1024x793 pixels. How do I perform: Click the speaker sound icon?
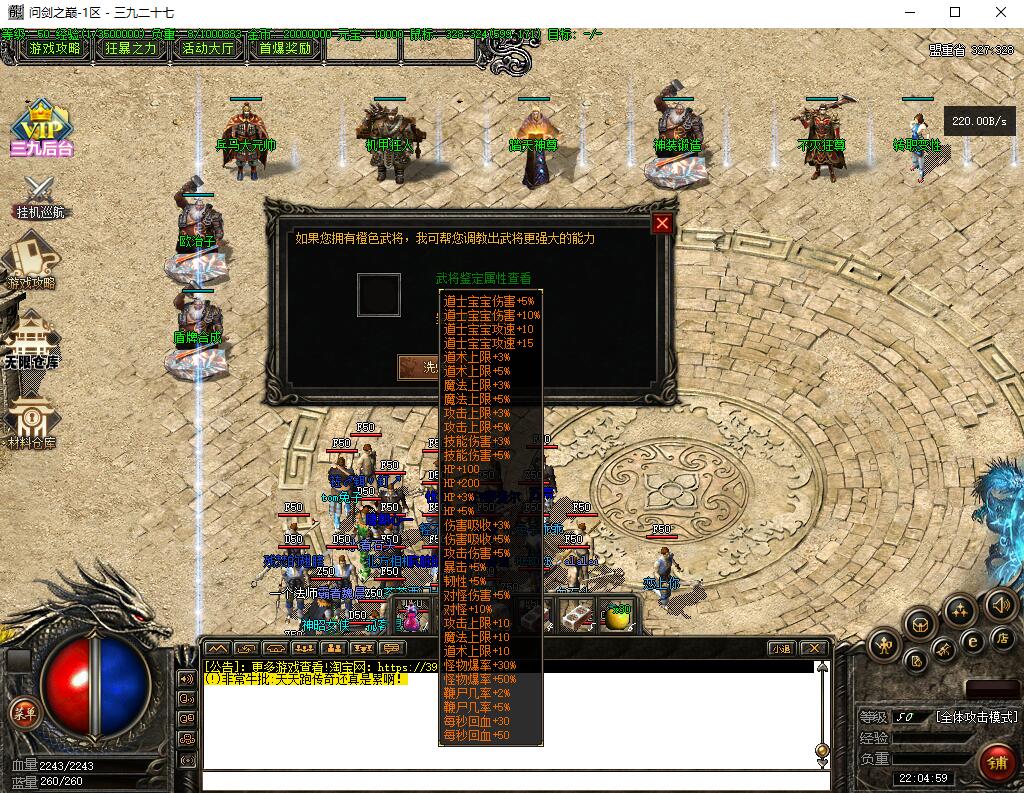tap(1000, 604)
